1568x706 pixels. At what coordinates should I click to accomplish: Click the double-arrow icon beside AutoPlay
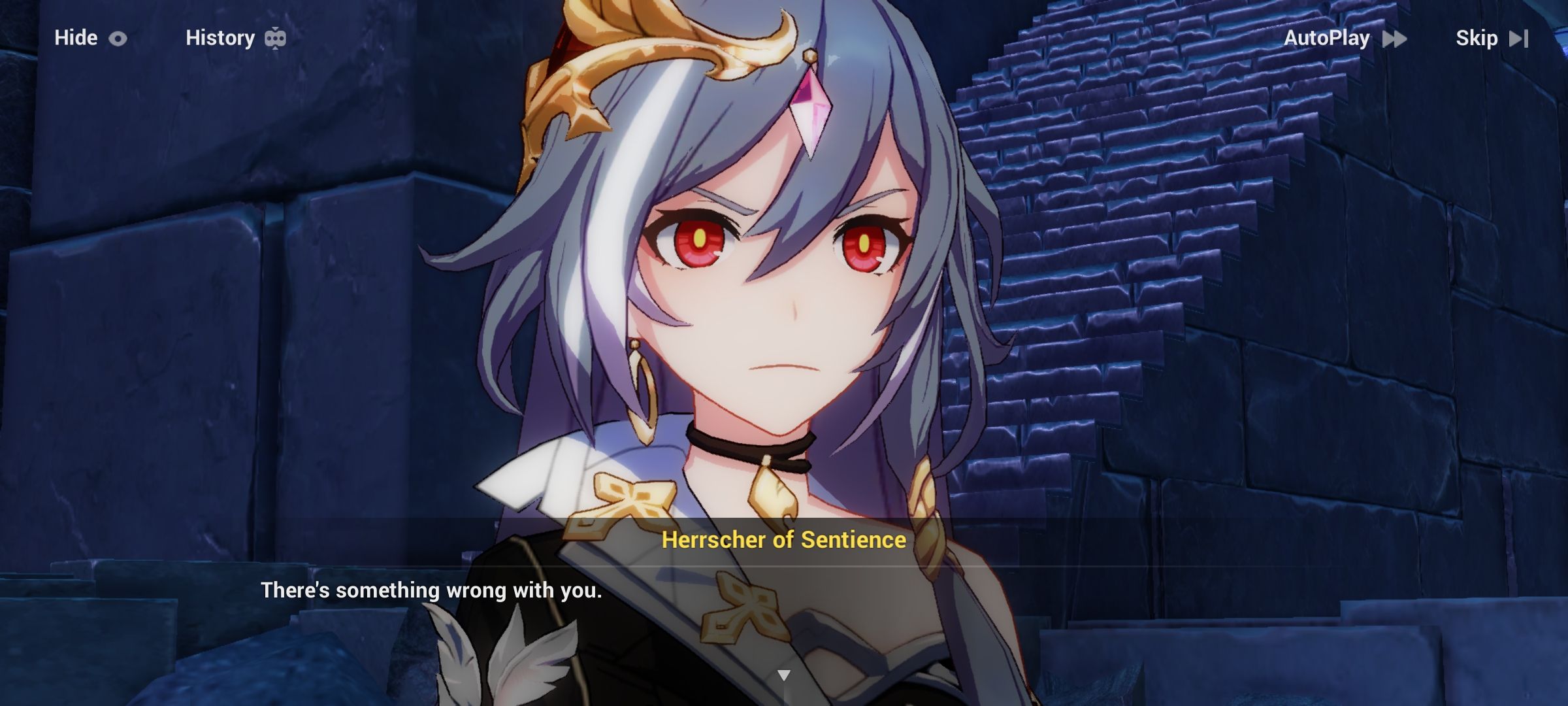(1395, 38)
